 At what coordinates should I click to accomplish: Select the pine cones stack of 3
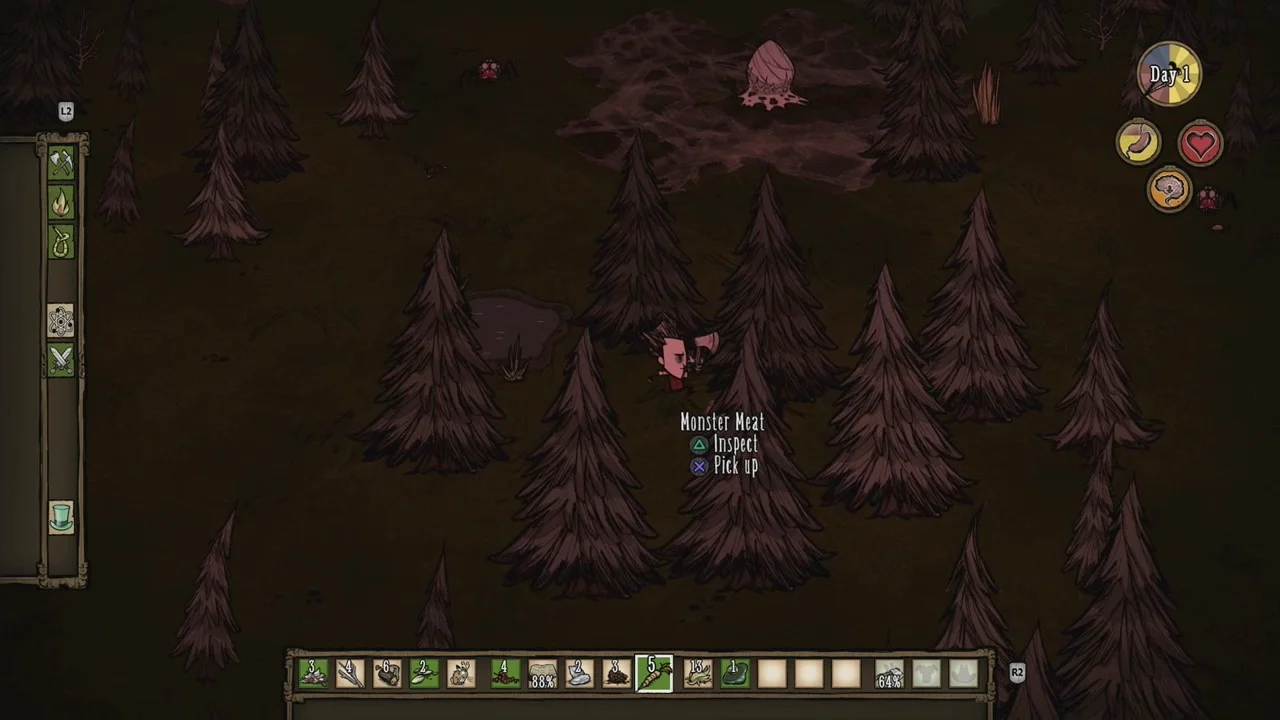tap(616, 674)
